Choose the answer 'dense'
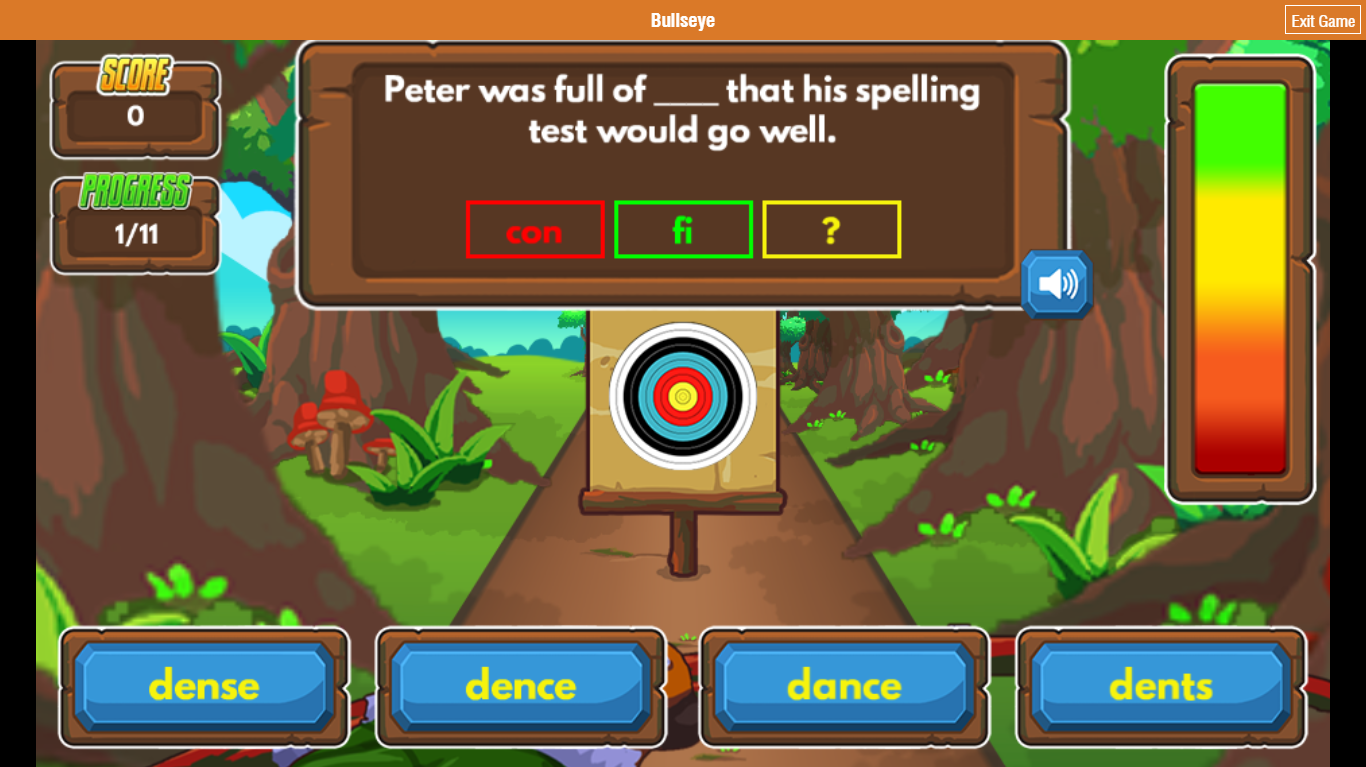This screenshot has height=767, width=1366. coord(203,686)
